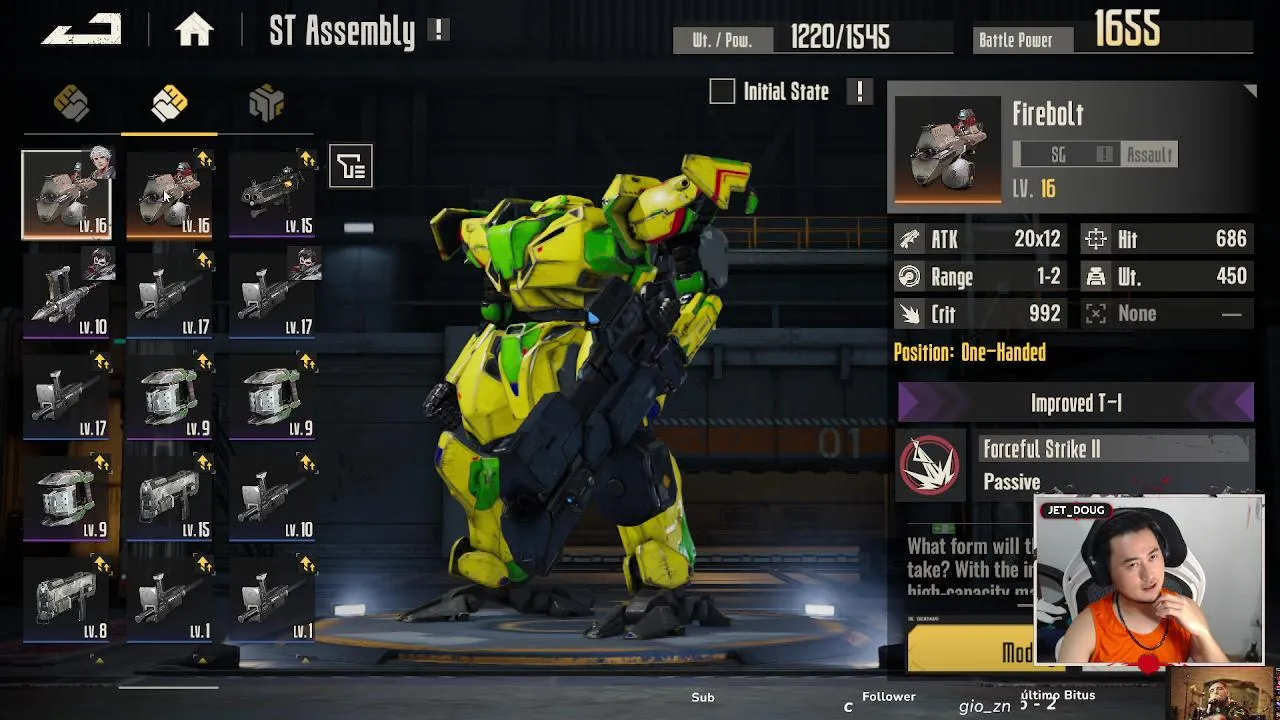This screenshot has width=1280, height=720.
Task: Switch to the left-fist weapon tab
Action: coord(71,103)
